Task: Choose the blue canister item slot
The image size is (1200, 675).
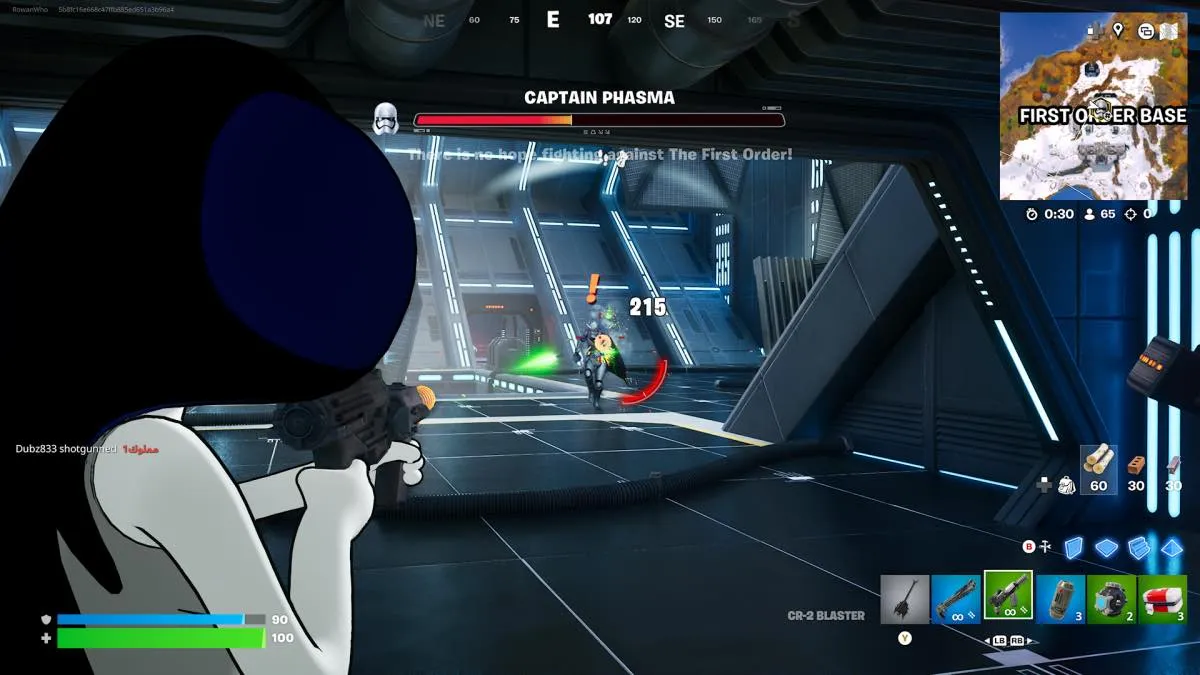Action: tap(1060, 599)
